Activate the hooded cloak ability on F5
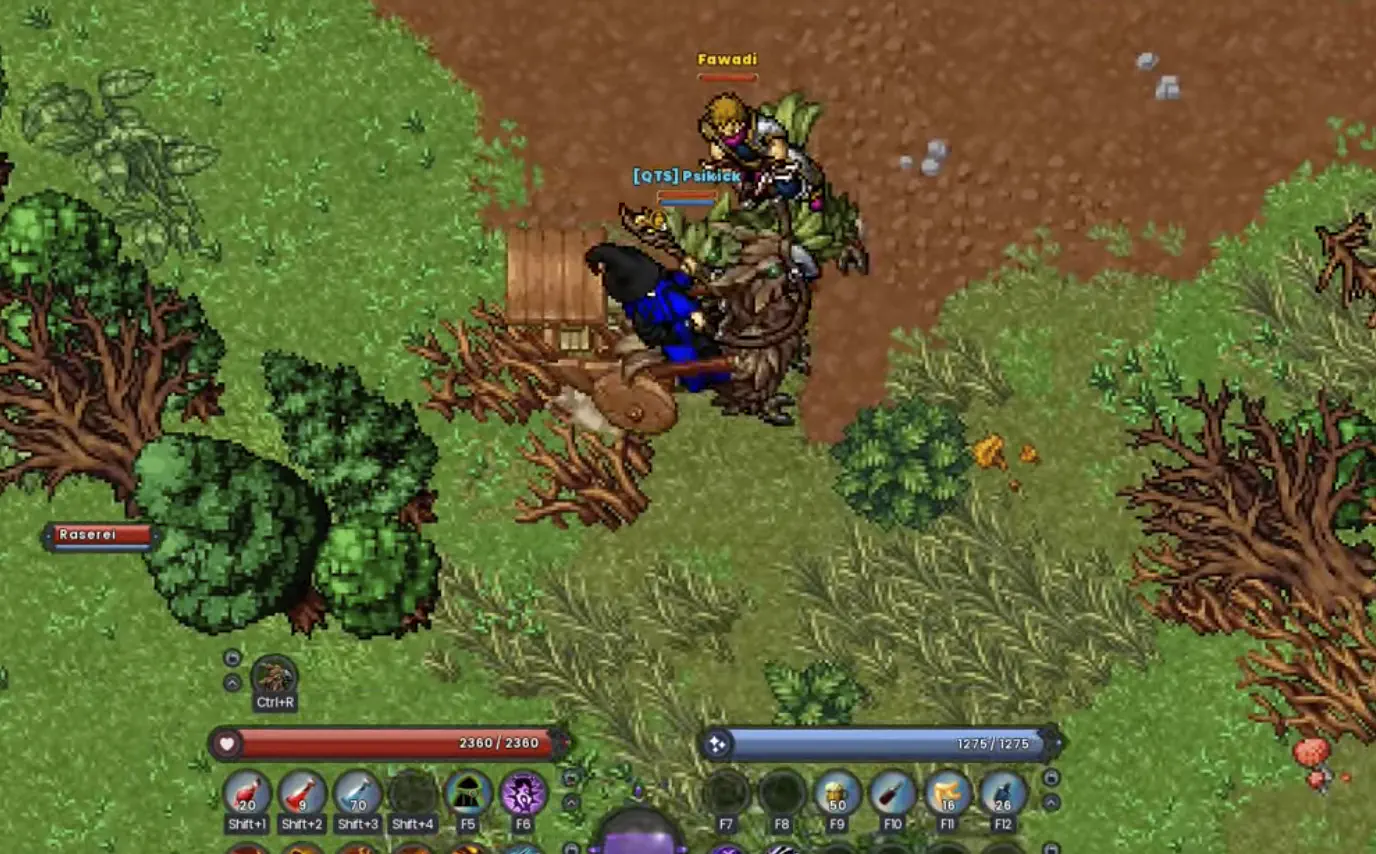The height and width of the screenshot is (854, 1376). [467, 794]
